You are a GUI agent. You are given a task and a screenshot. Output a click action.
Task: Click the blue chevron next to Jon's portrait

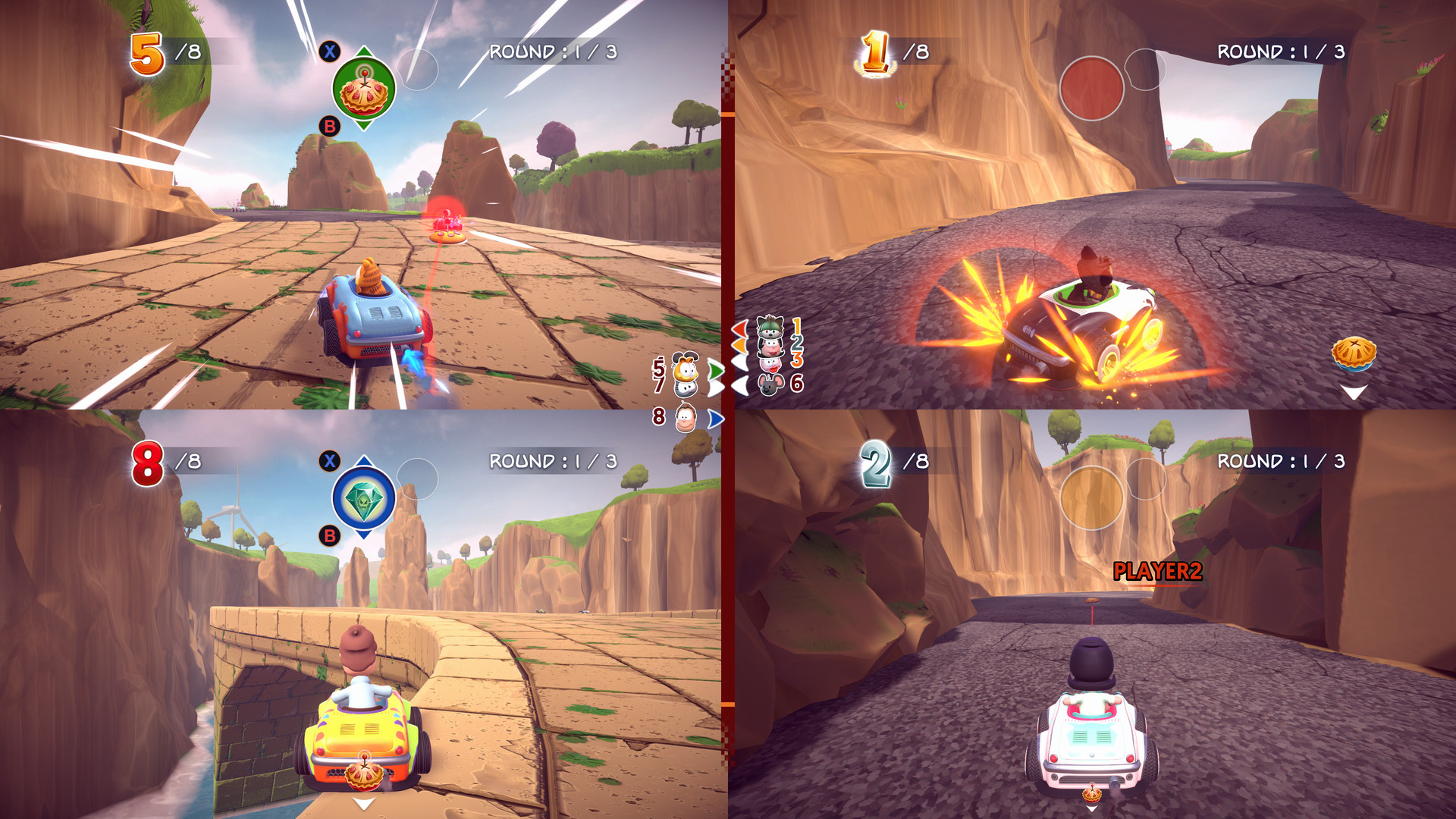point(715,419)
